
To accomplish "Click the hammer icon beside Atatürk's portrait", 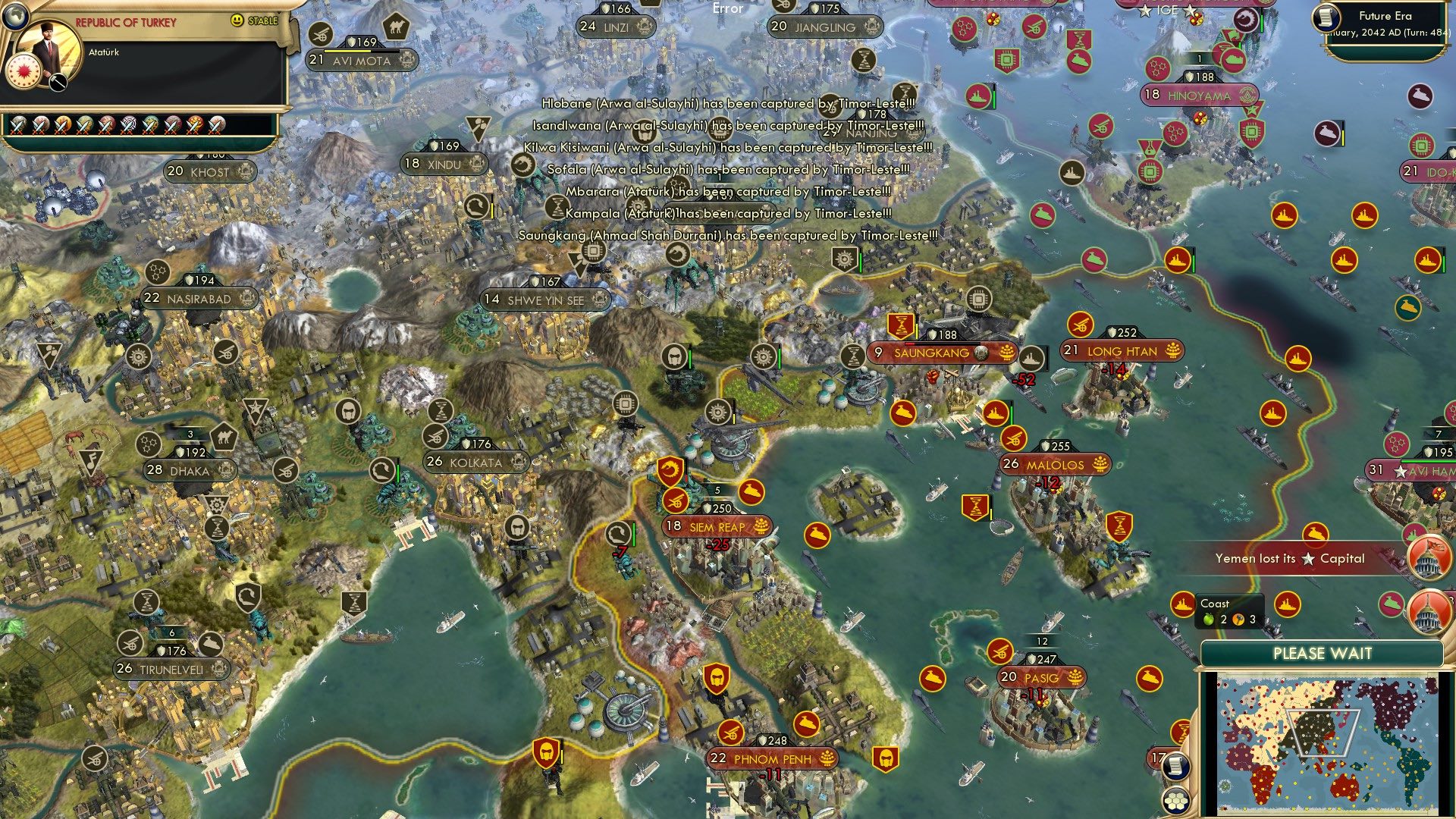I will [x=57, y=83].
